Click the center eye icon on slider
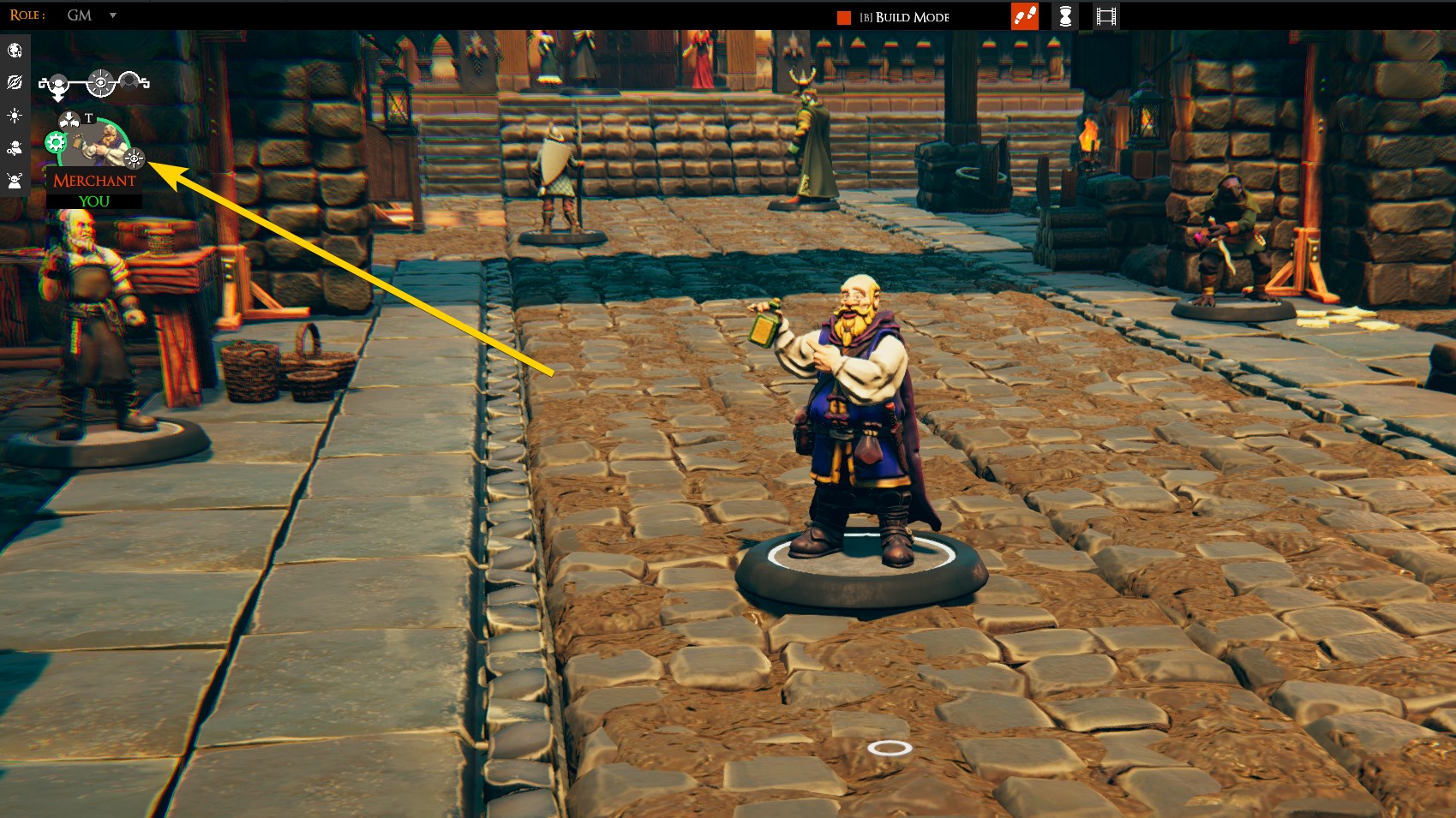 coord(100,83)
